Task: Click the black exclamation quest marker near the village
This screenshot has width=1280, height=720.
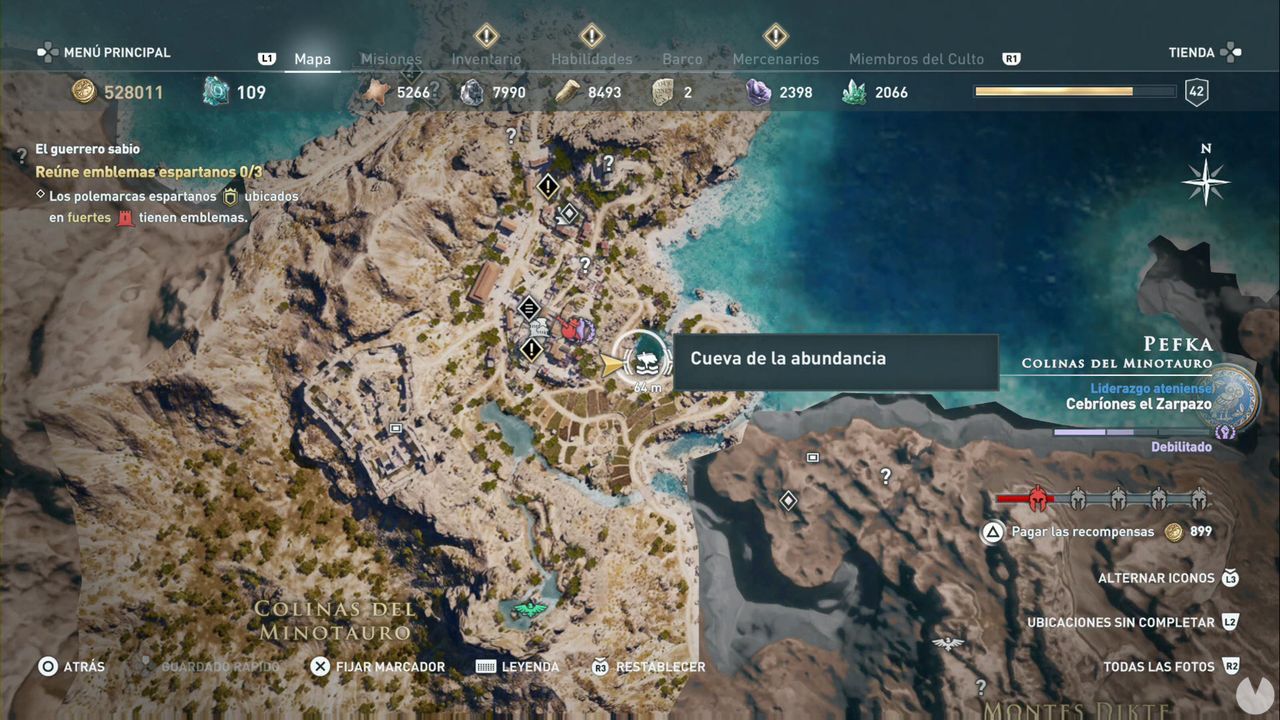Action: [531, 350]
